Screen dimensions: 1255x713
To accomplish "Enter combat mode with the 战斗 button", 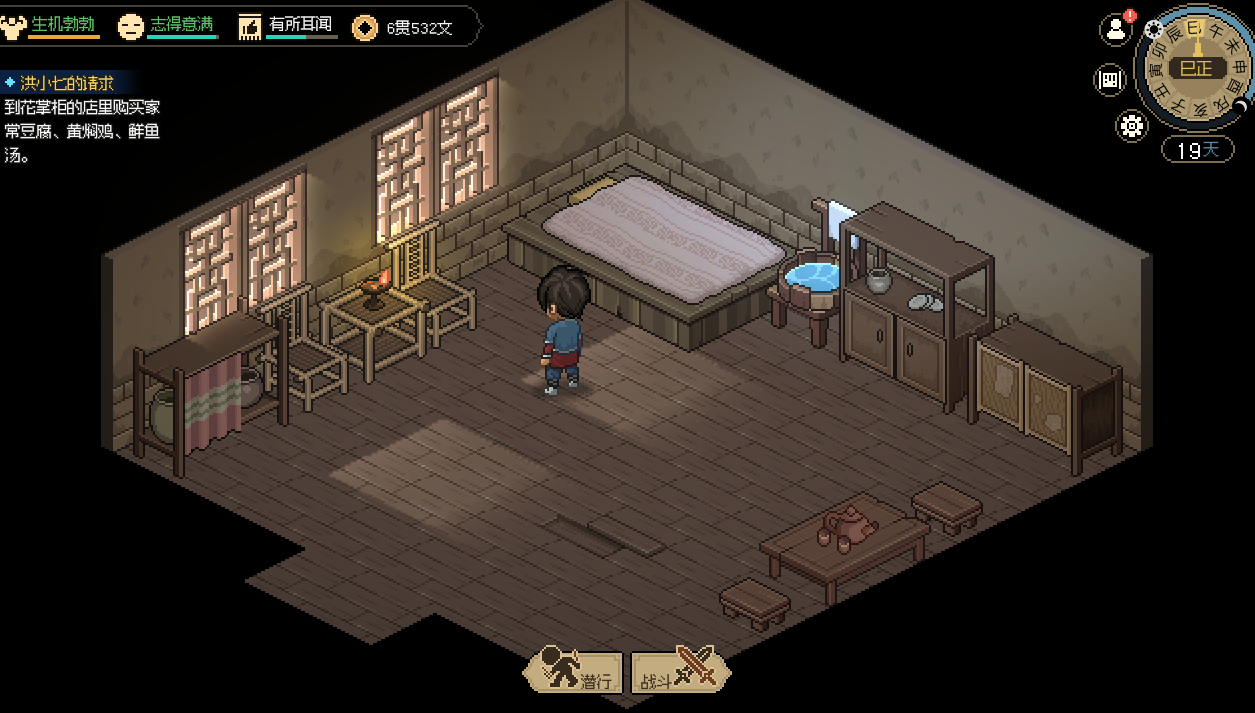I will [680, 672].
